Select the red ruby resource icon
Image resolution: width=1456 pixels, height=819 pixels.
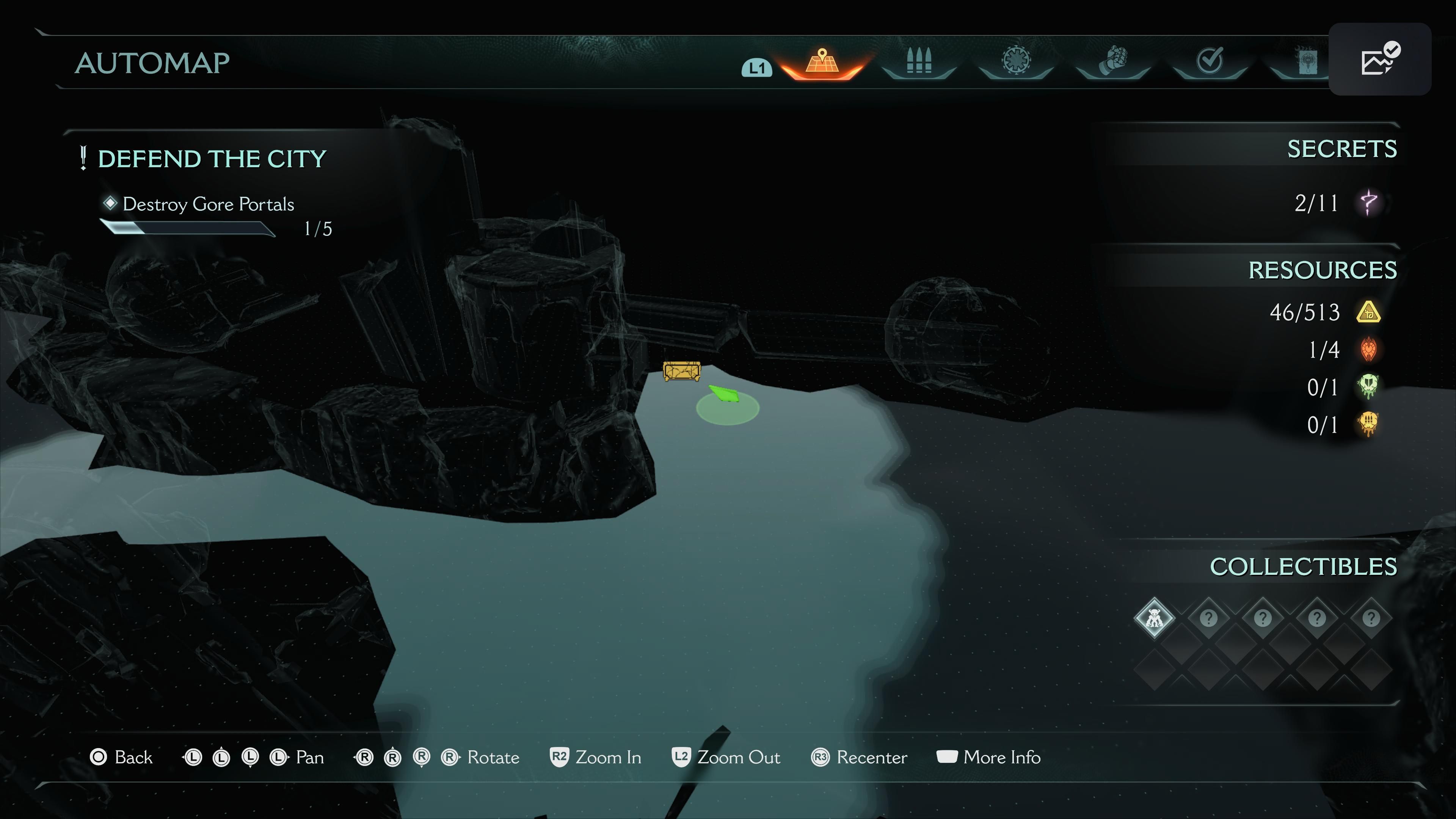tap(1368, 349)
